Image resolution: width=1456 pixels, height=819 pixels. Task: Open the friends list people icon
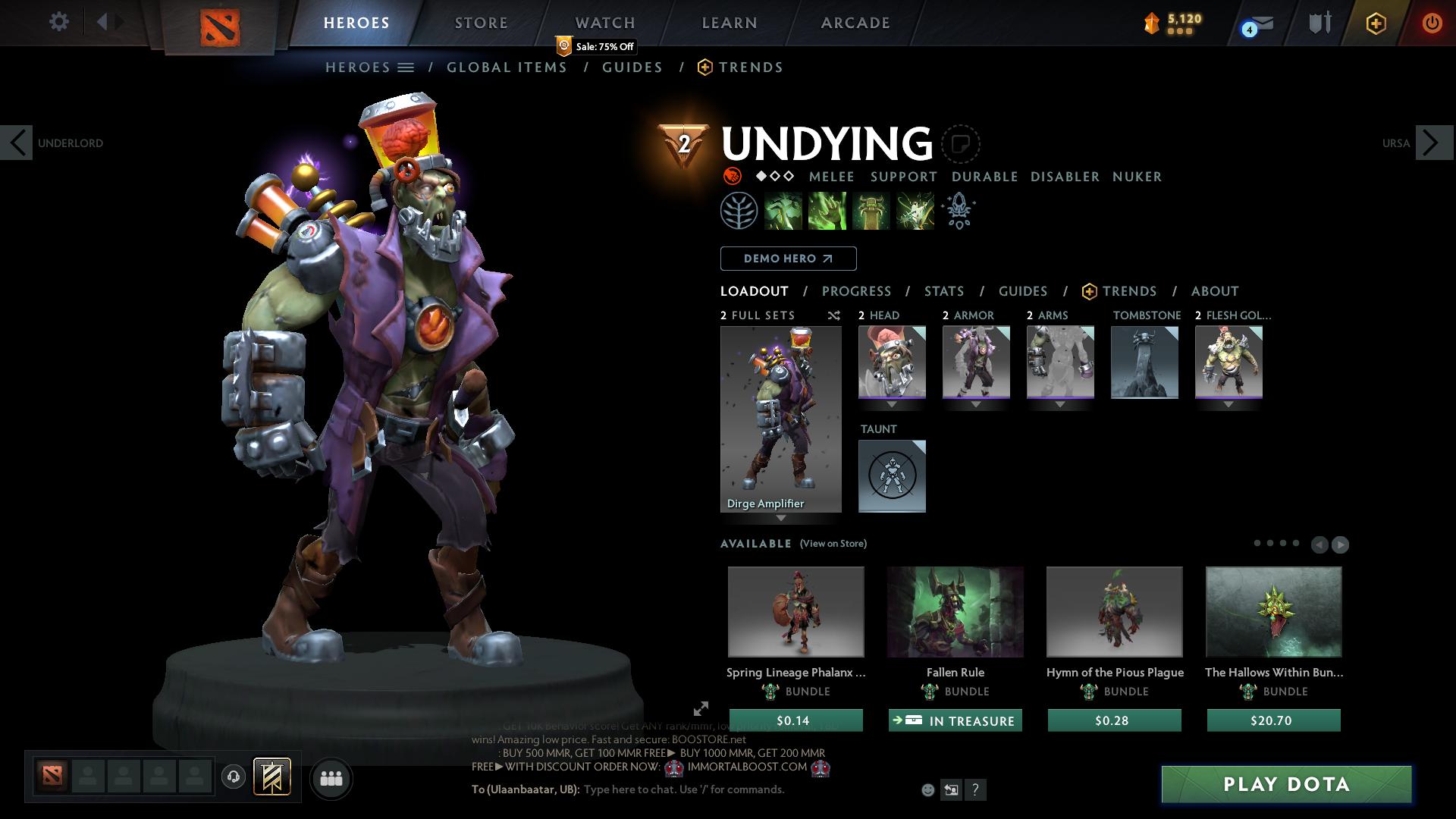(x=331, y=777)
